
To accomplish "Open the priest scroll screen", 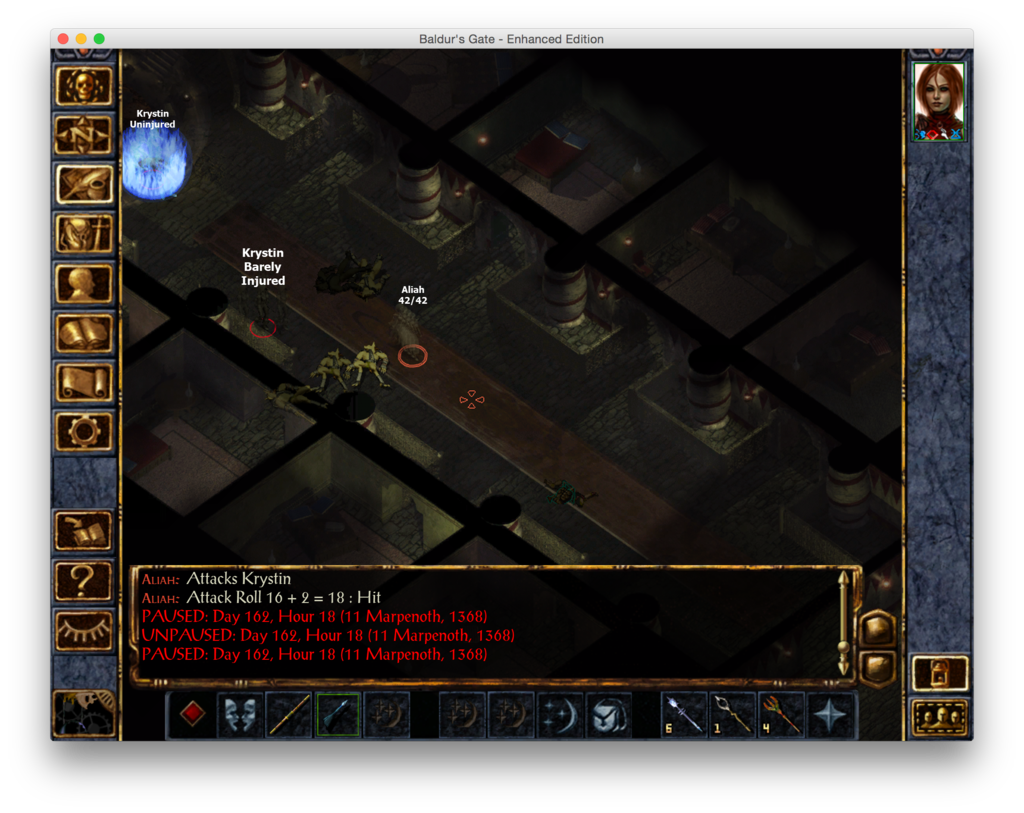I will click(x=84, y=382).
